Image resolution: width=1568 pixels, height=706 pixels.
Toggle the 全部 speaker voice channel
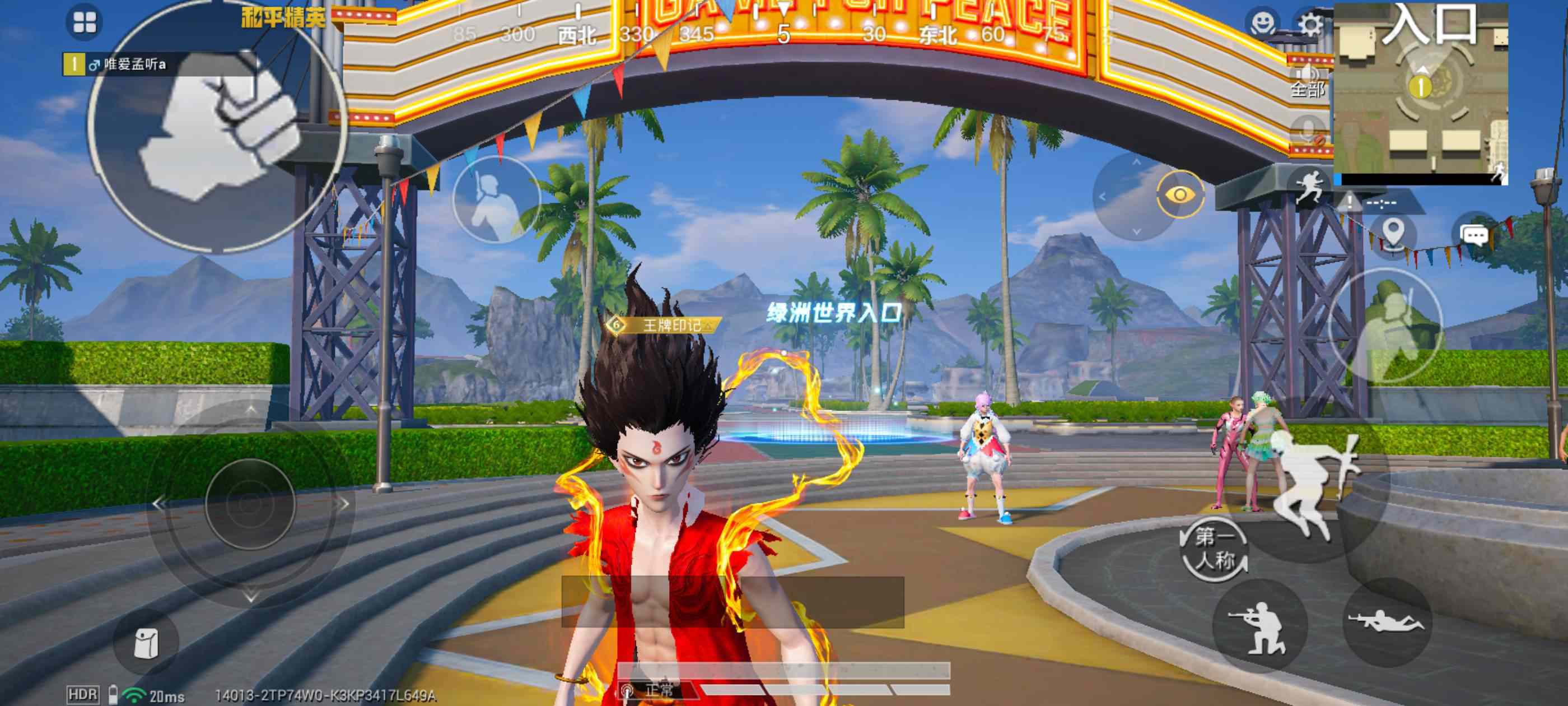pyautogui.click(x=1306, y=82)
